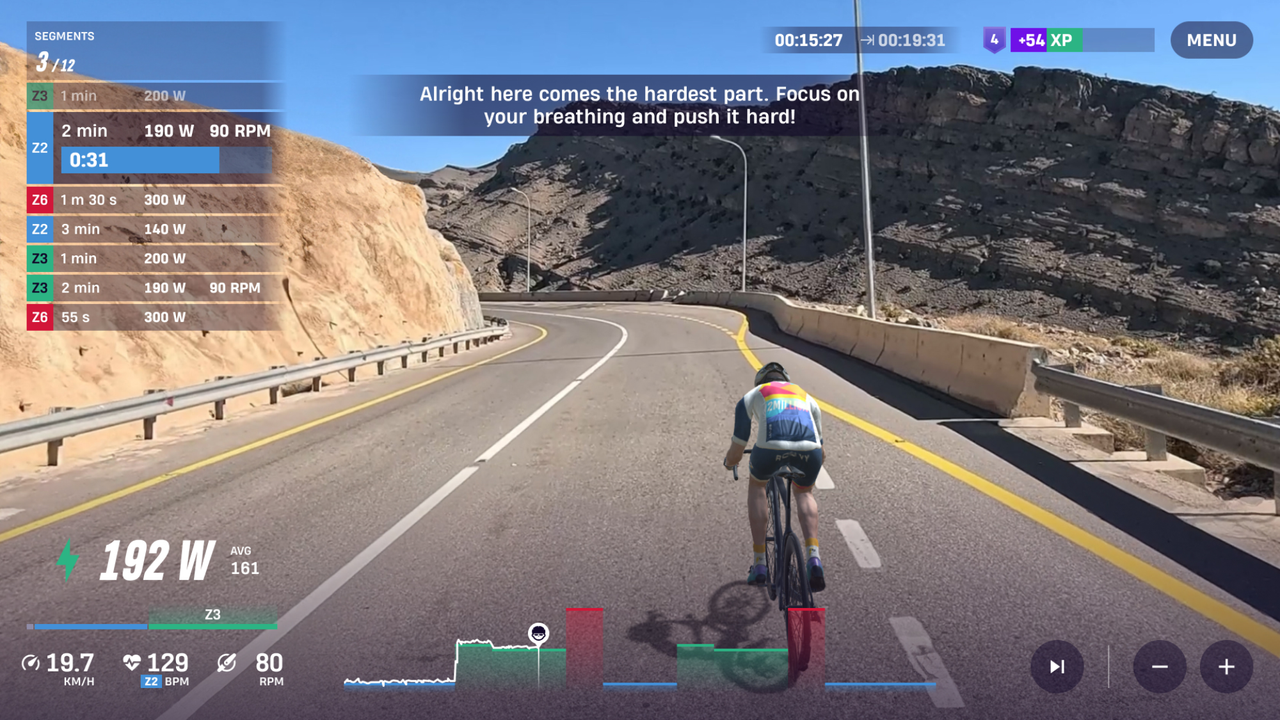Click the speedometer icon beside KM/H
Screen dimensions: 1280x720
coord(32,662)
